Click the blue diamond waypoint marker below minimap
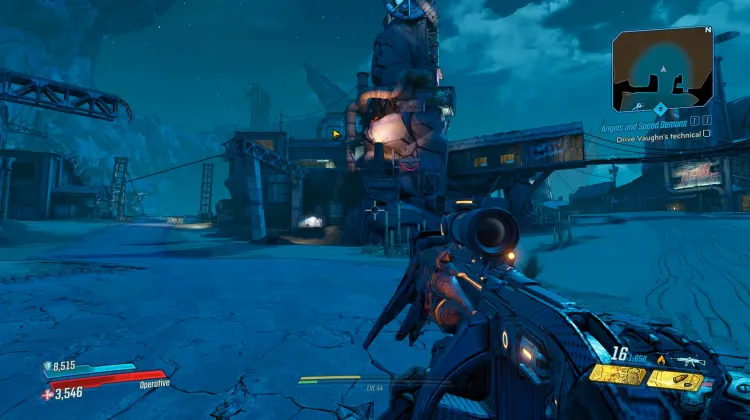Screen dimensions: 750x420 click(660, 108)
